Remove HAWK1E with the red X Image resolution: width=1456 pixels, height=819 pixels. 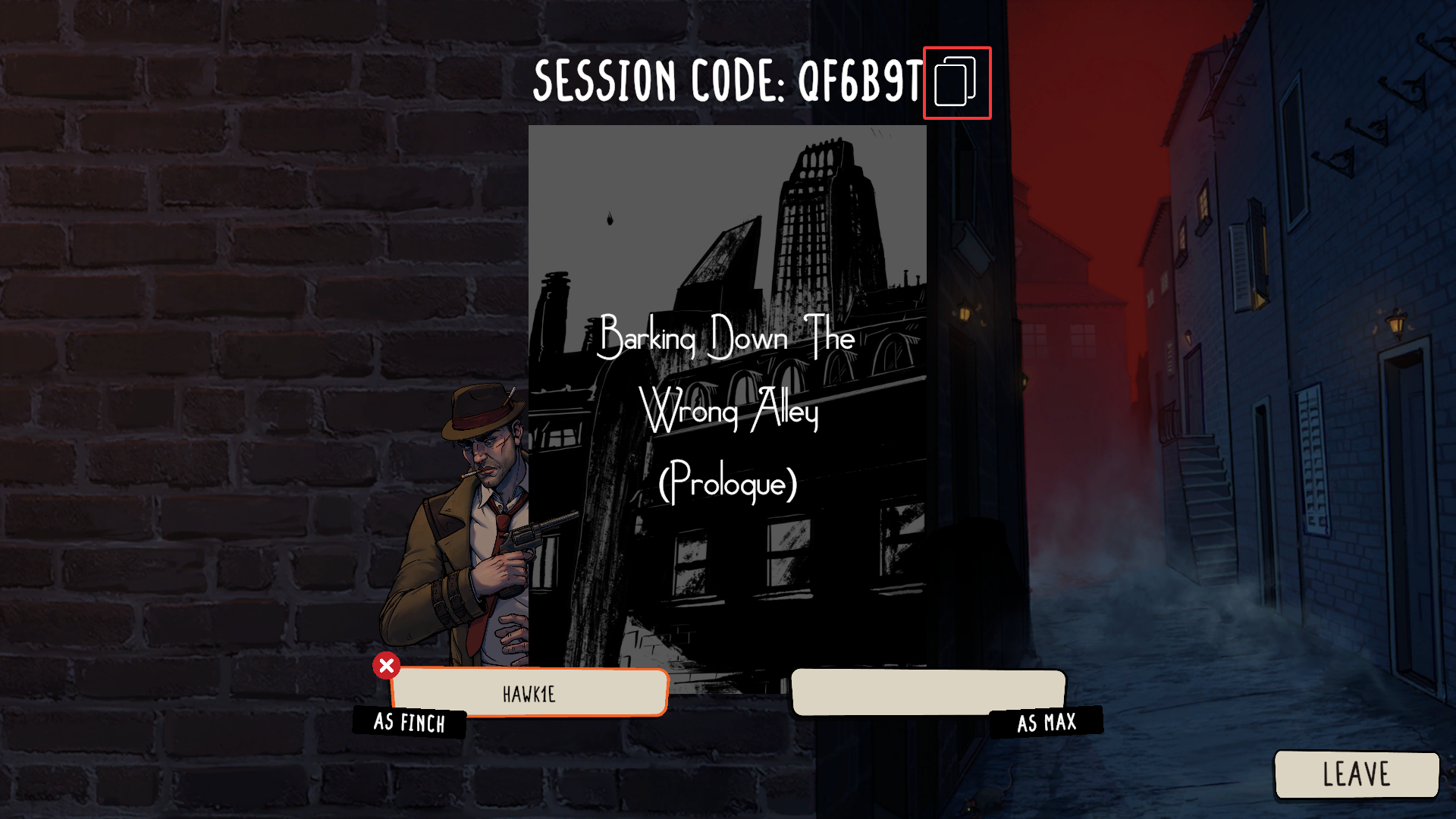(386, 666)
